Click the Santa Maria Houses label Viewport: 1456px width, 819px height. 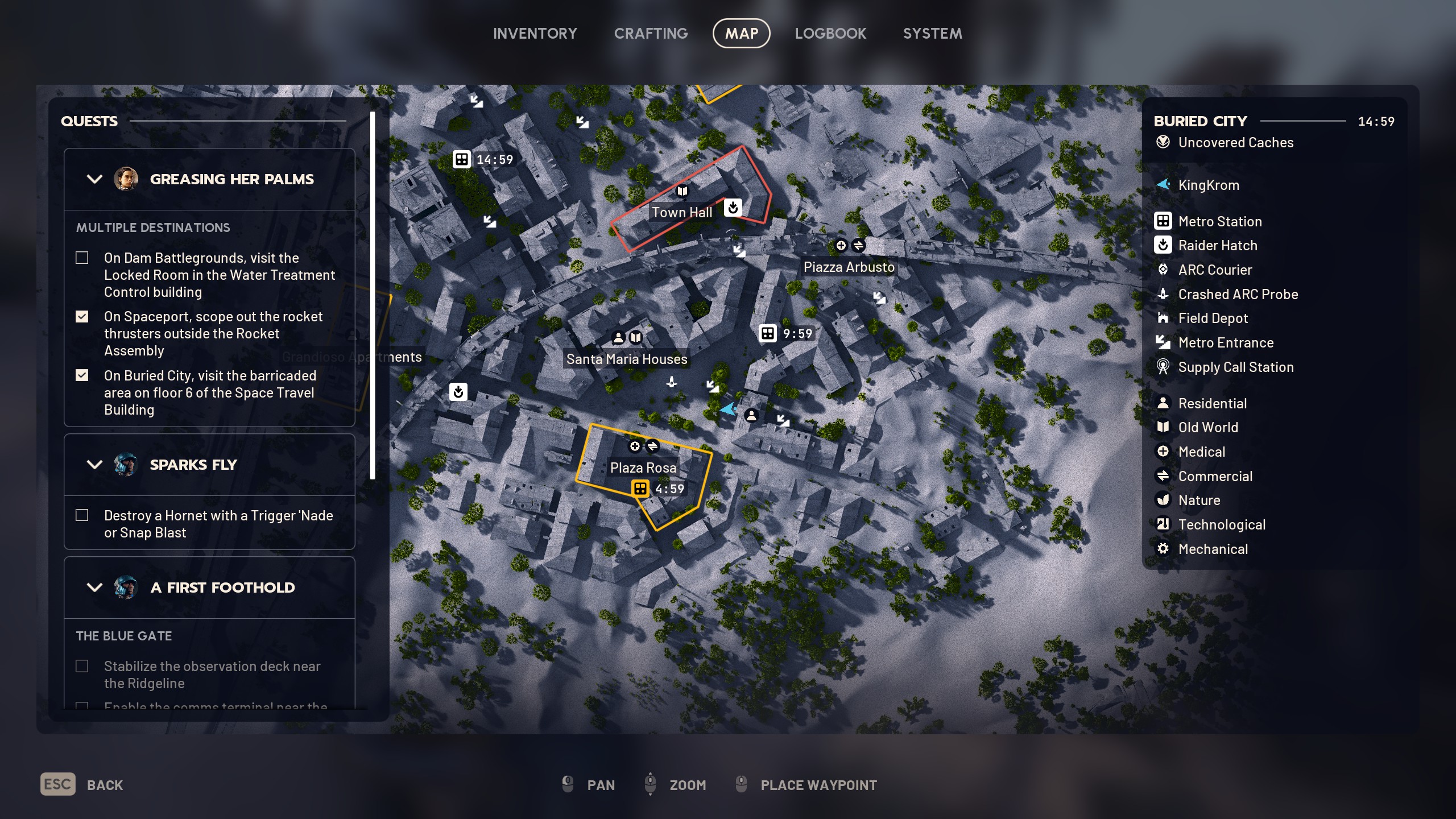[x=626, y=359]
